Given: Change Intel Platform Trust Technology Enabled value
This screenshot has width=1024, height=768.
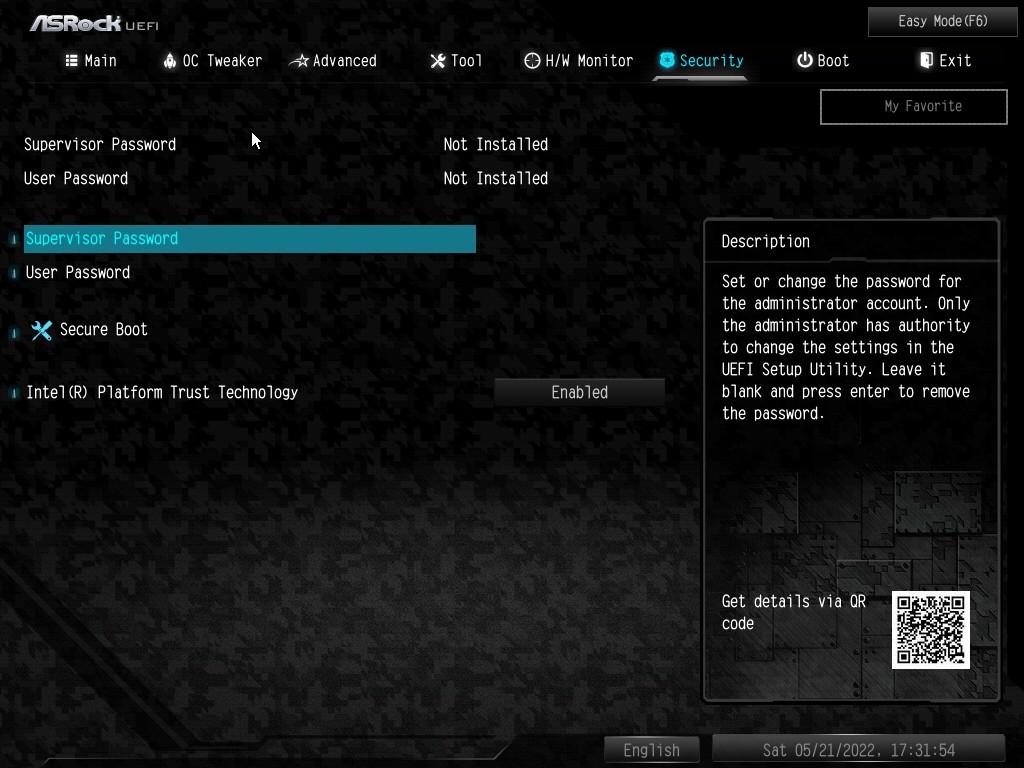Looking at the screenshot, I should coord(579,393).
